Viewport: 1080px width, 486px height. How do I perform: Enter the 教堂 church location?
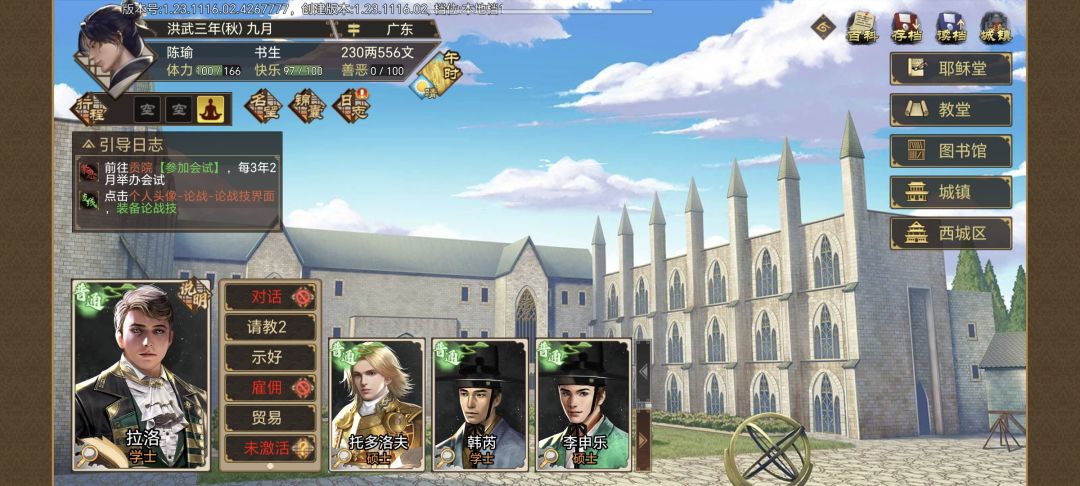950,110
